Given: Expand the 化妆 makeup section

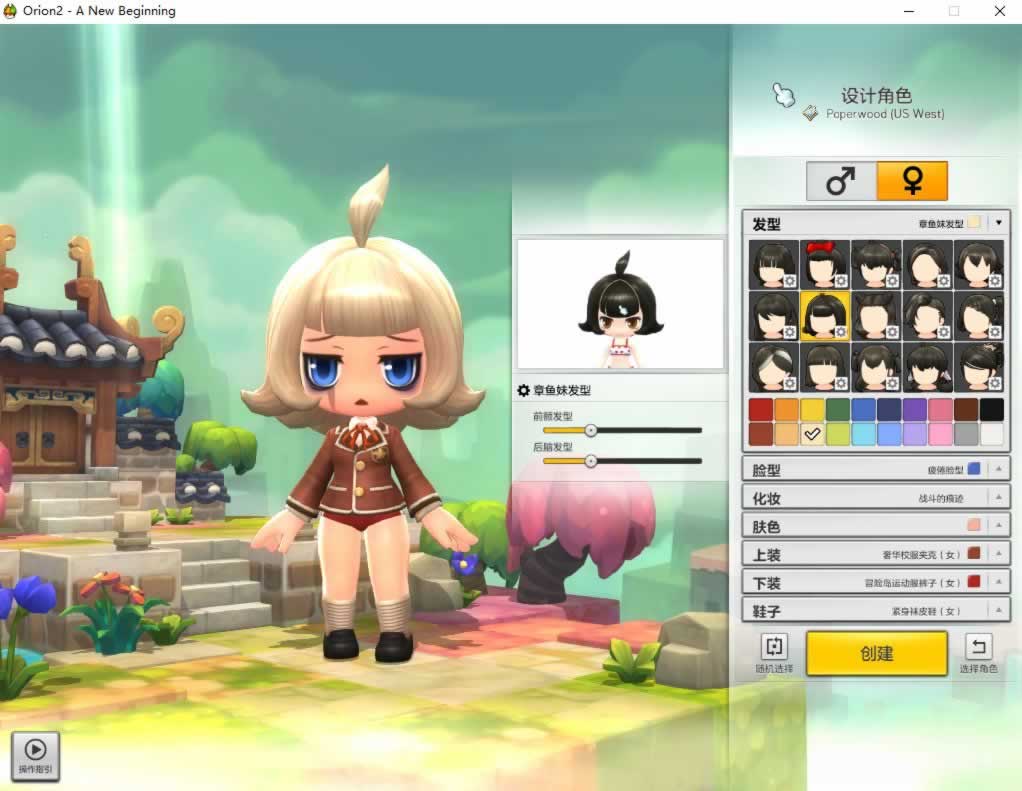Looking at the screenshot, I should click(x=876, y=497).
